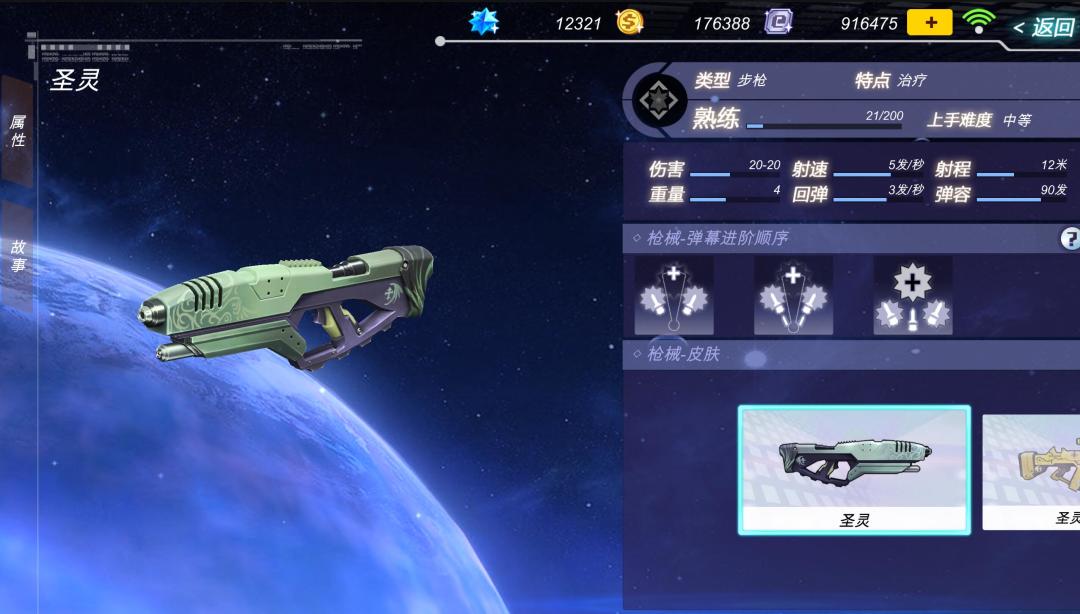Click the round weapon proficiency emblem
Viewport: 1080px width, 614px height.
click(661, 100)
